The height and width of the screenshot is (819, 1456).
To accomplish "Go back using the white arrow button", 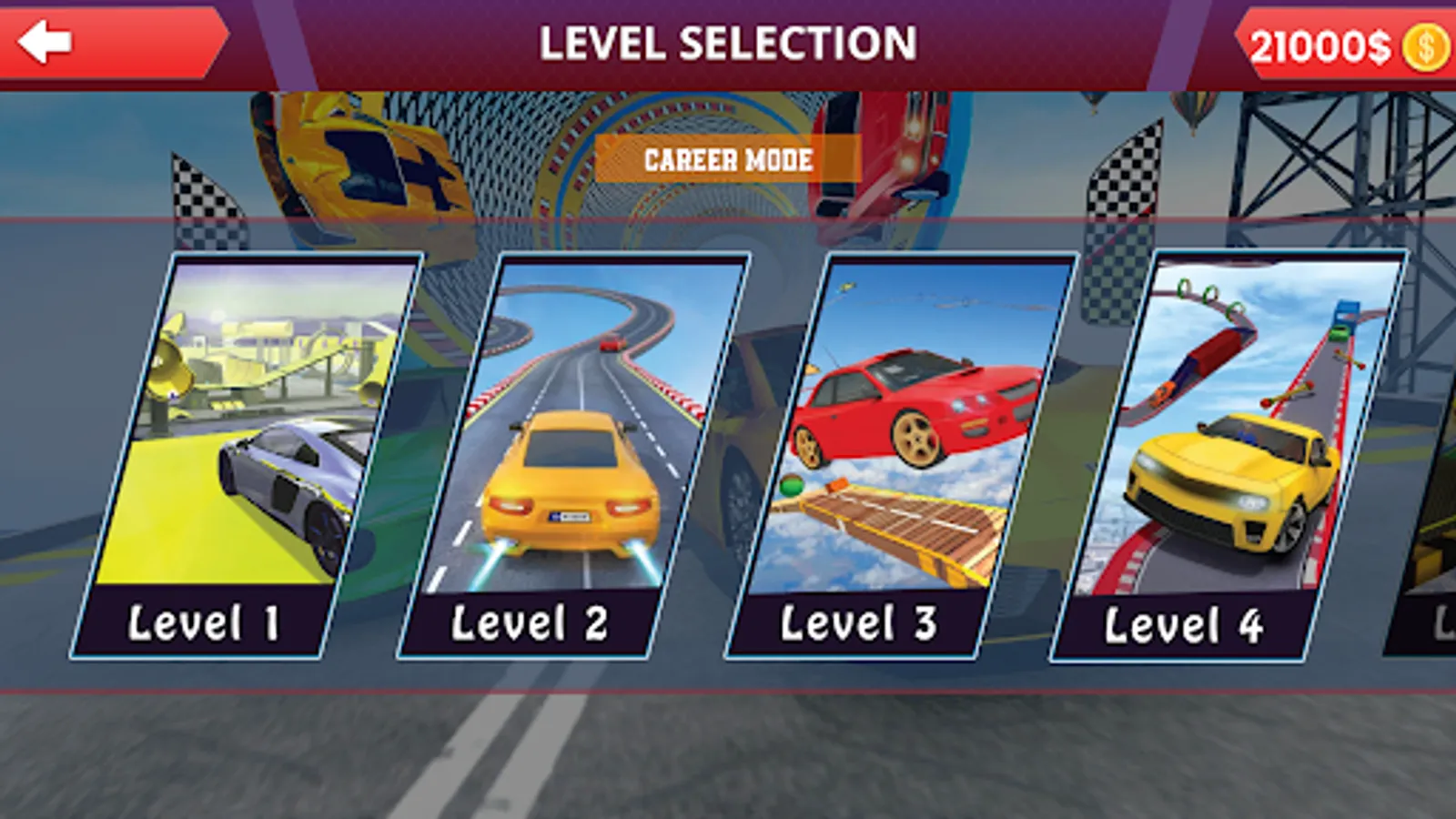I will [45, 43].
